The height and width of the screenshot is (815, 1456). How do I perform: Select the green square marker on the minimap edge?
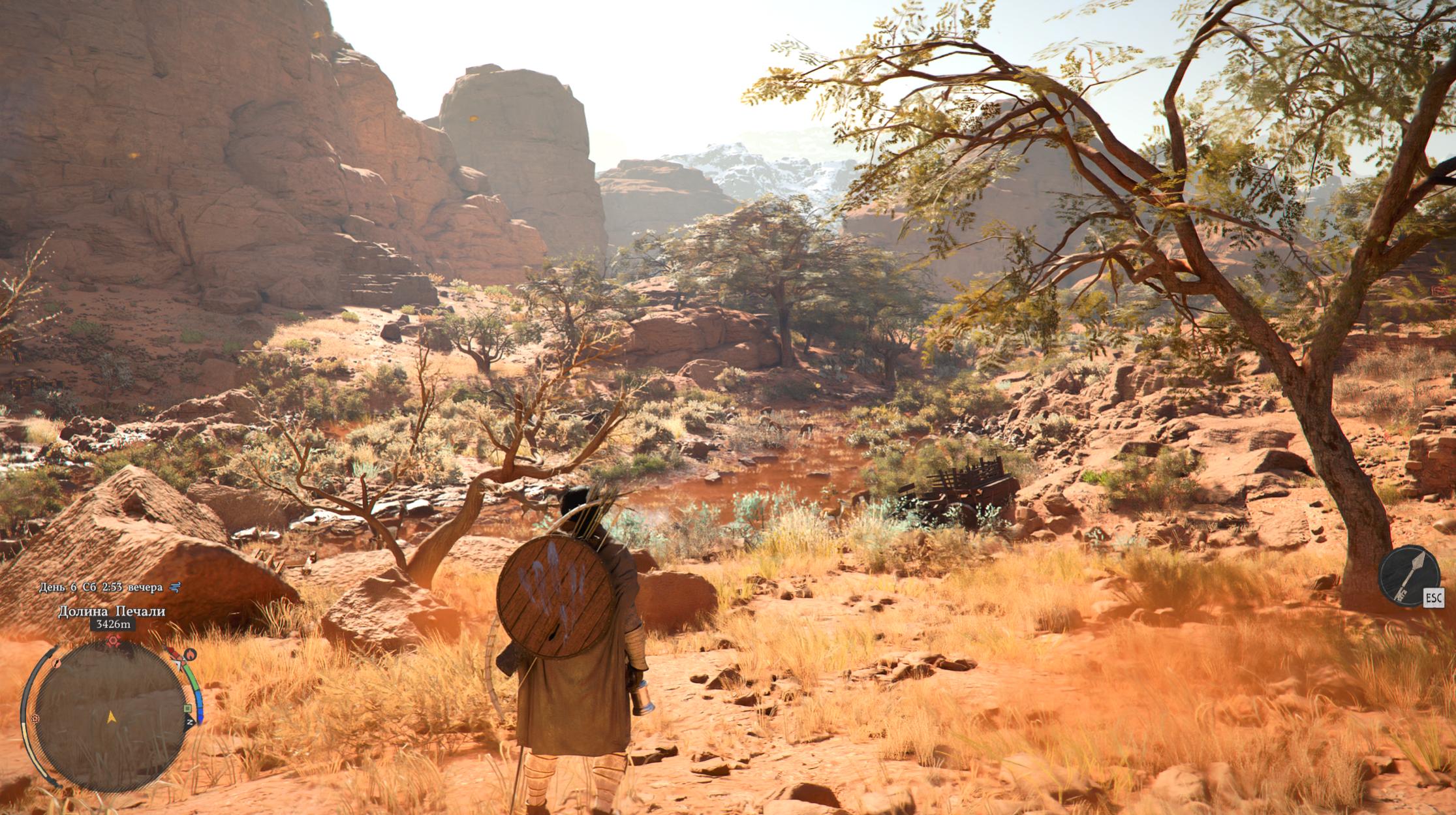[188, 708]
